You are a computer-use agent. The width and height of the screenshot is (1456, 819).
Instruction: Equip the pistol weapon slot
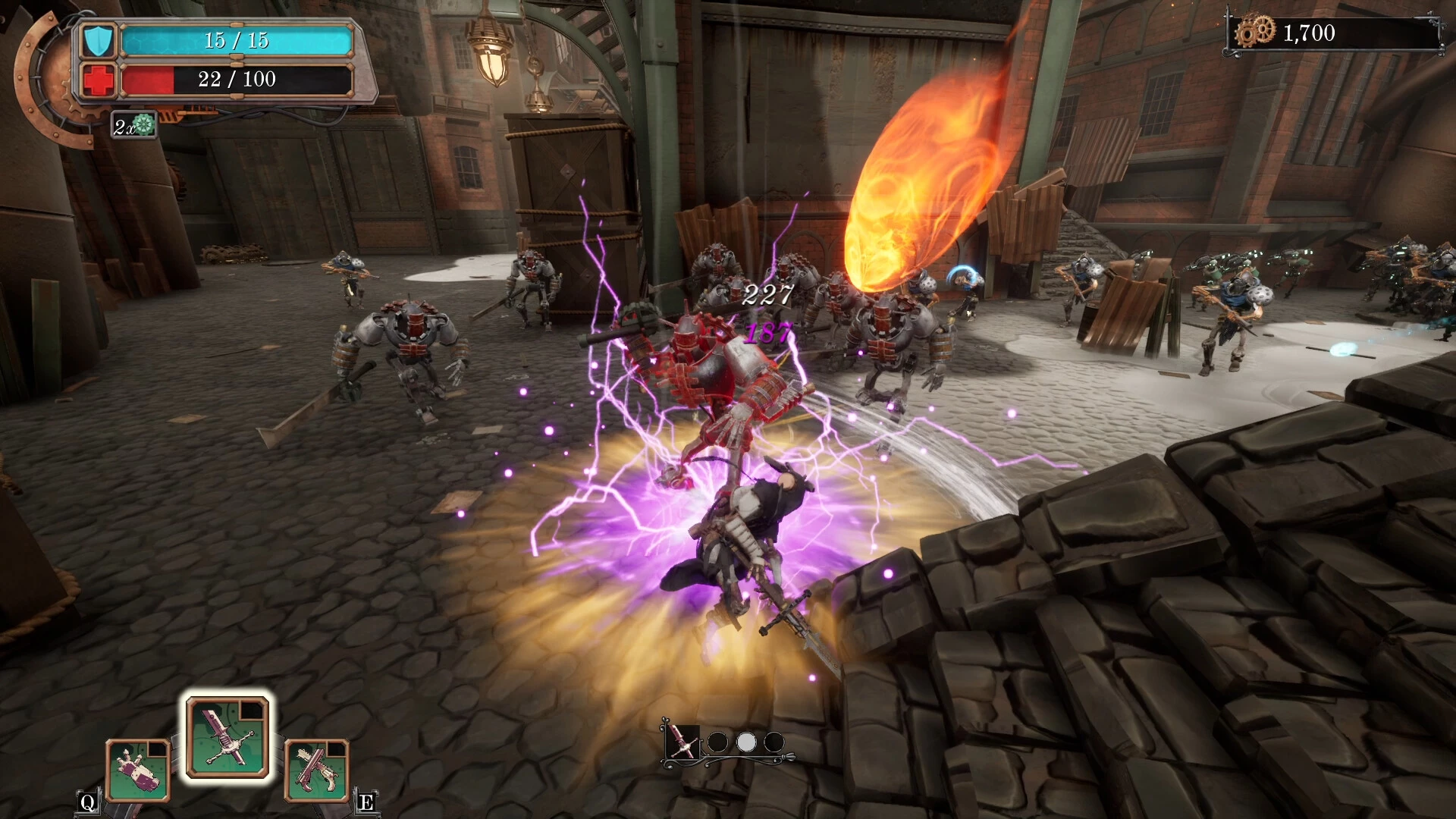click(317, 770)
